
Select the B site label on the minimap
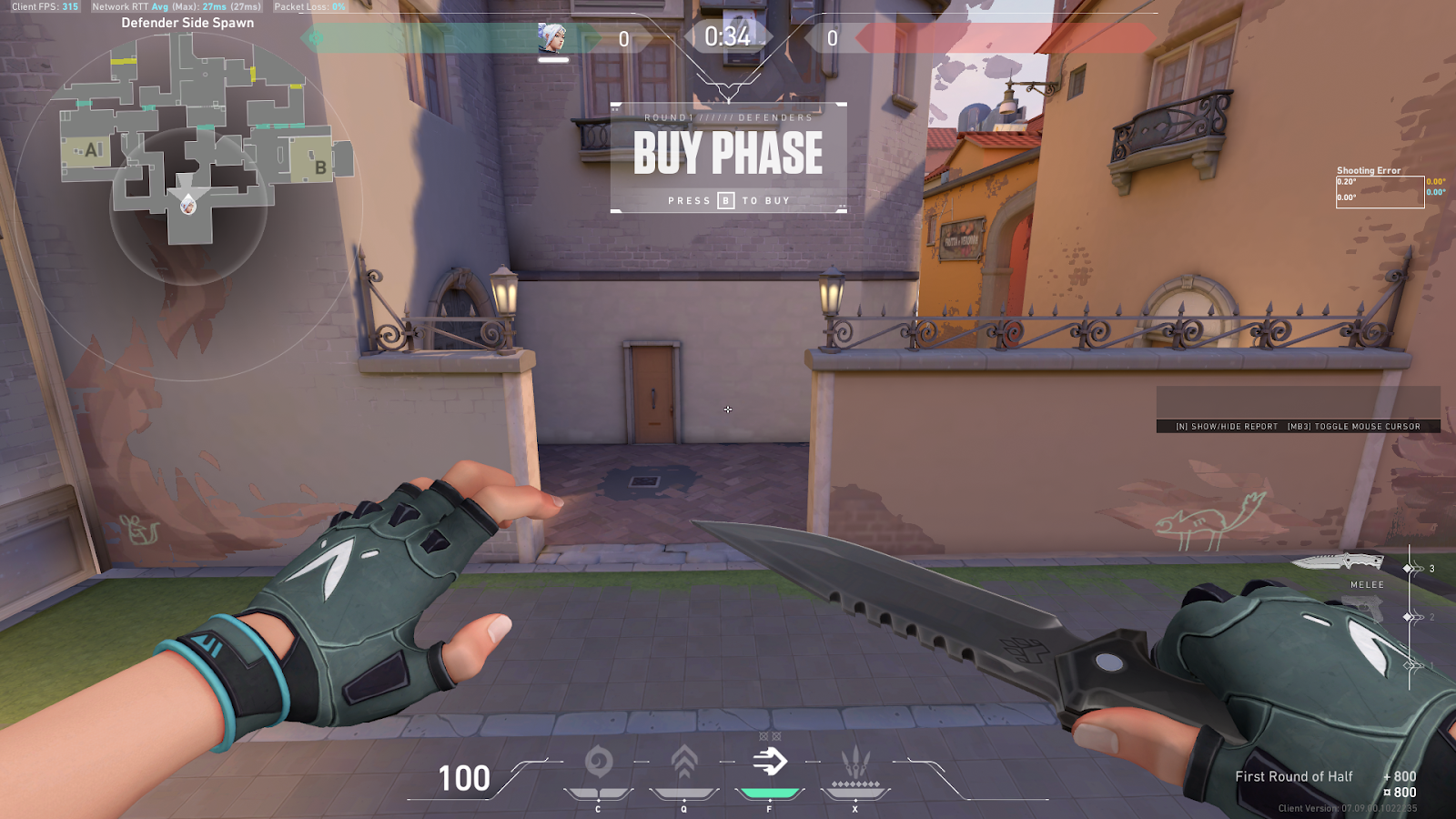tap(320, 167)
